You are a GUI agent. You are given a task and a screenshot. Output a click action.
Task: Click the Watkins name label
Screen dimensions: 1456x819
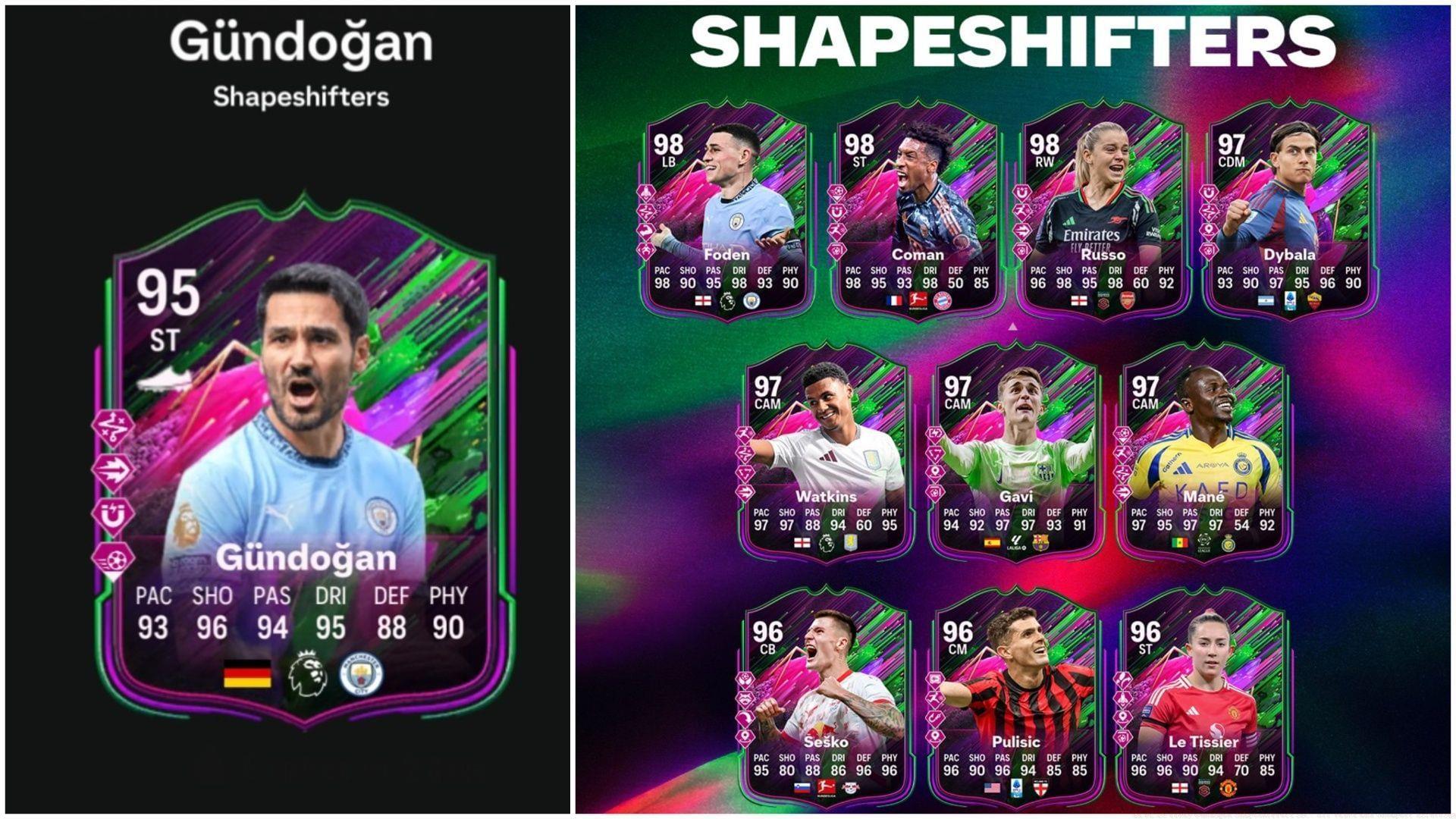pyautogui.click(x=828, y=497)
